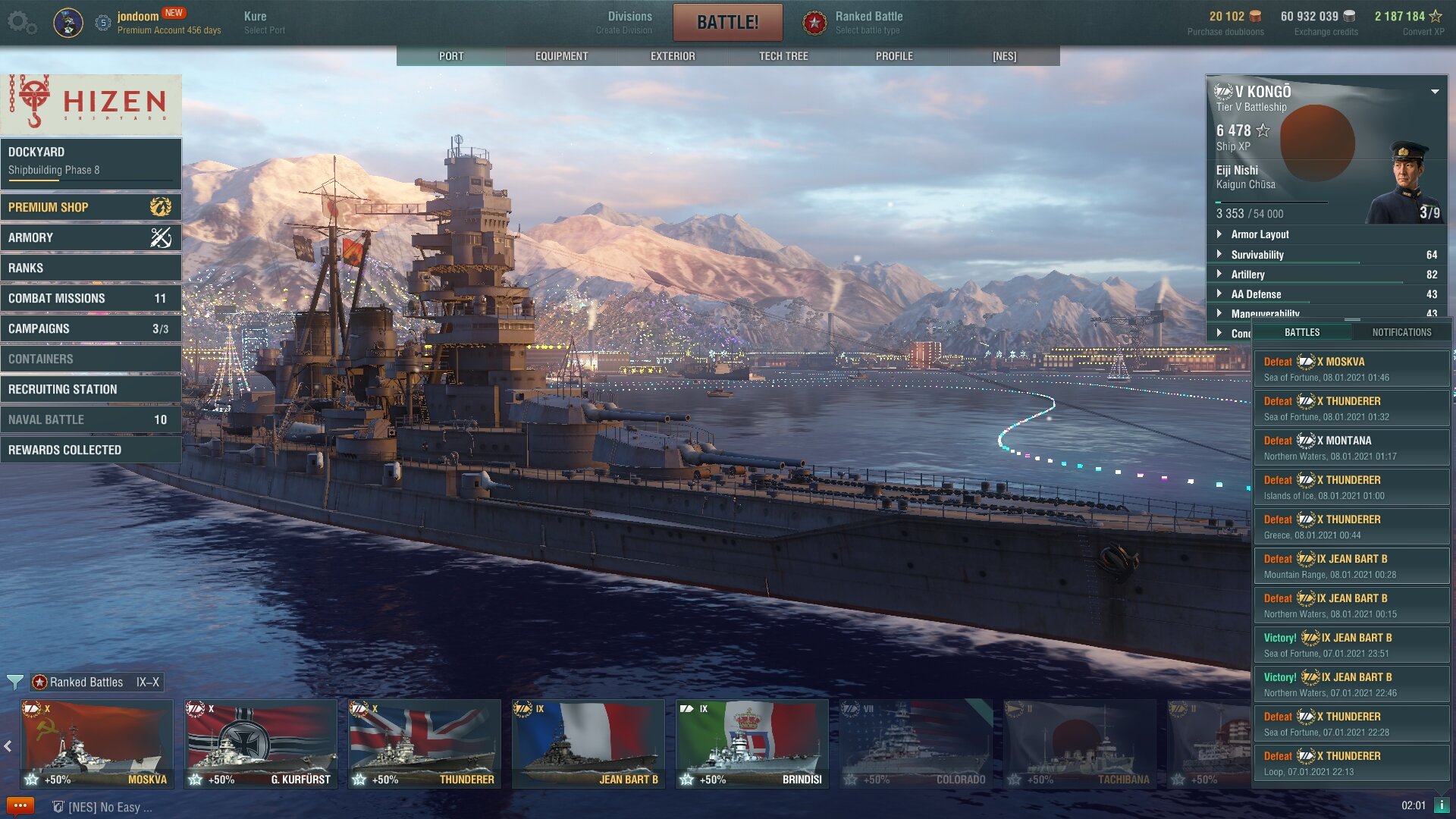Screen dimensions: 1456x819
Task: View the Profile tab
Action: click(x=894, y=56)
